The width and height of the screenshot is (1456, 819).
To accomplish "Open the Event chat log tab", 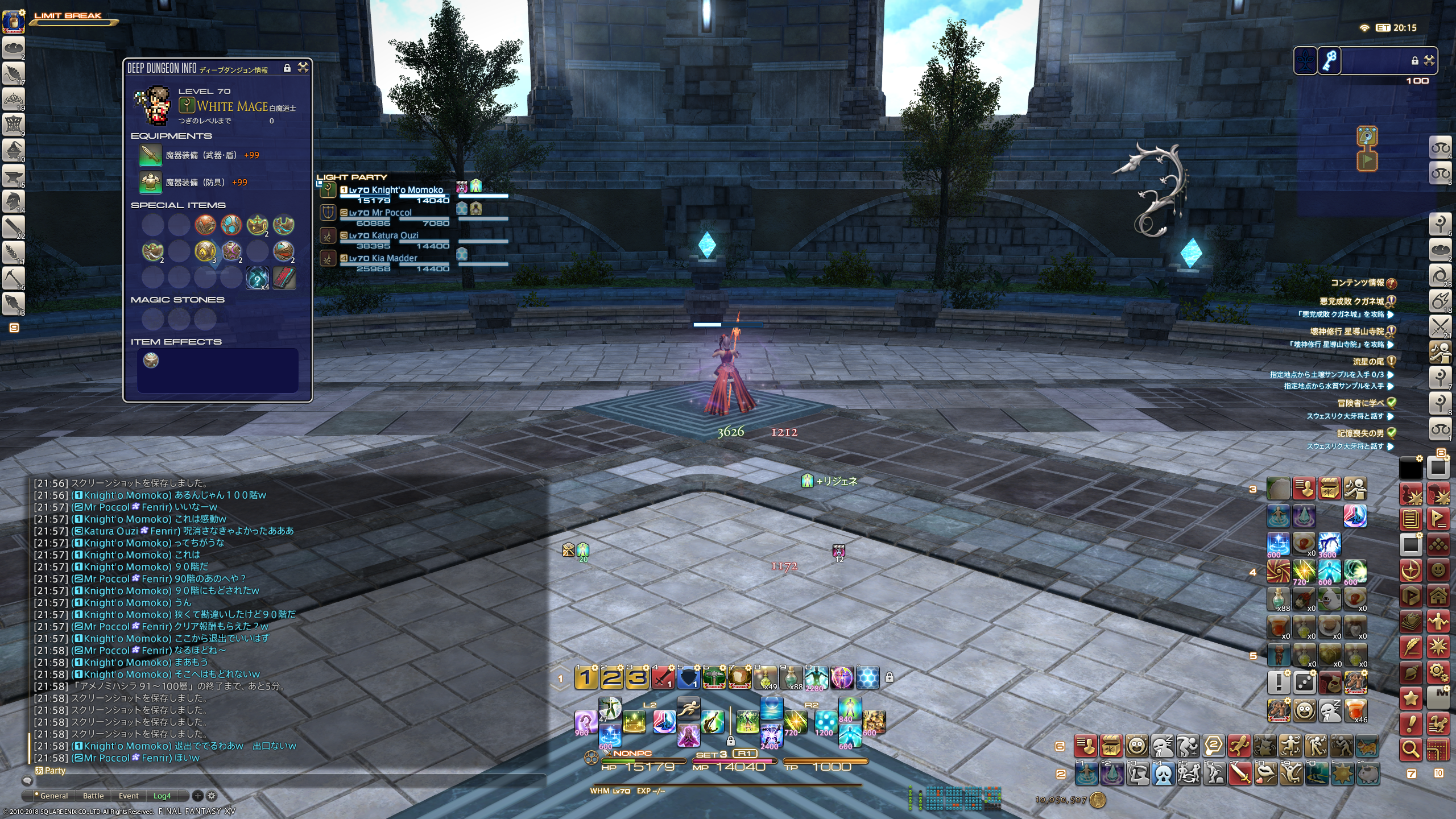I will (x=129, y=796).
